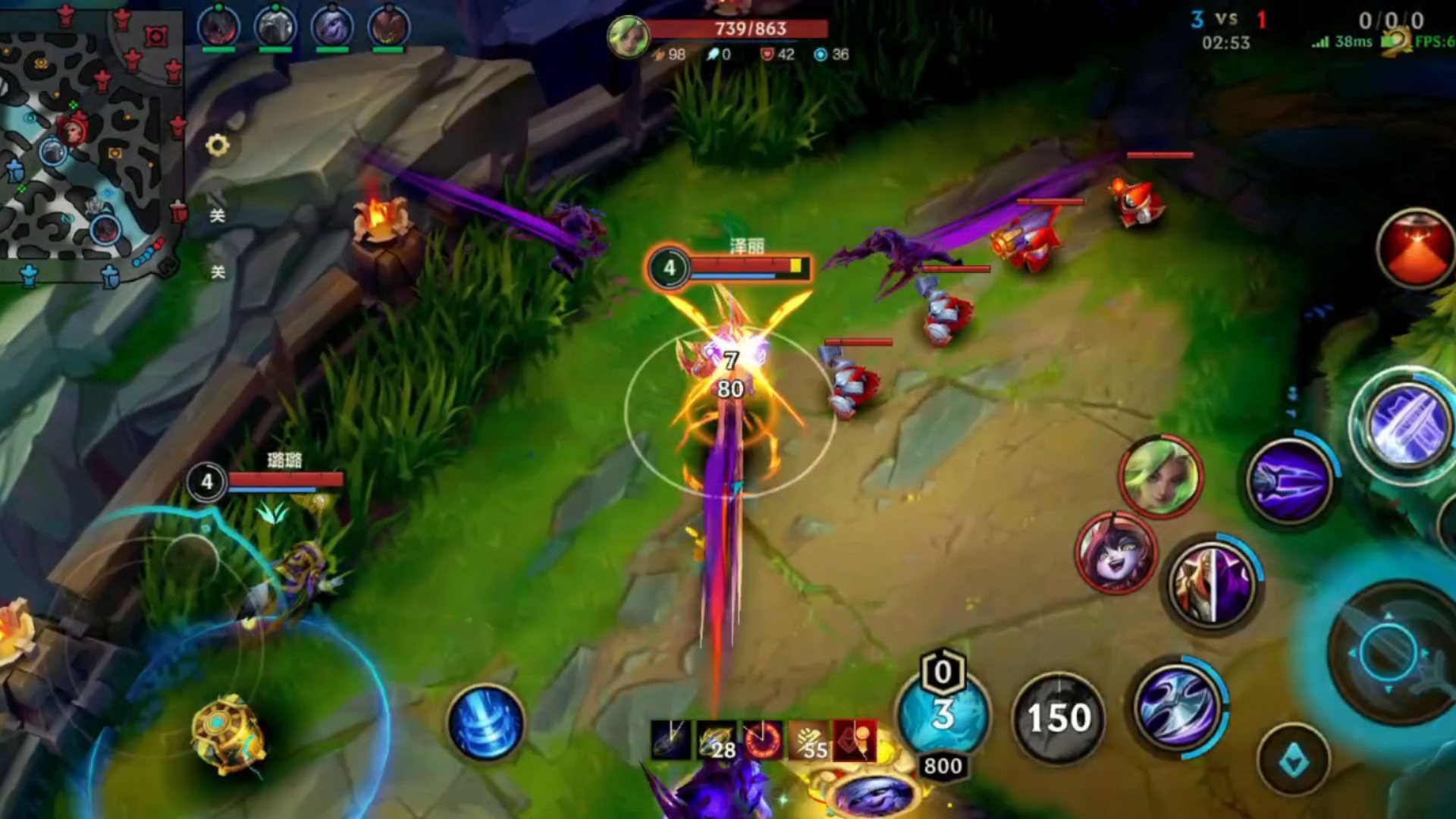Start recall with the blue swirl button
This screenshot has height=819, width=1456.
point(486,723)
